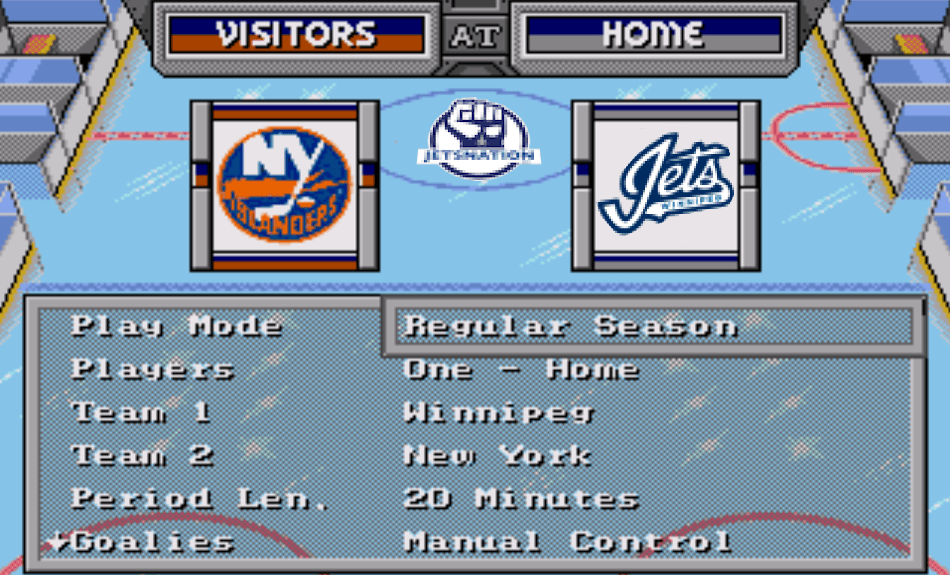This screenshot has width=950, height=575.
Task: Select the Play Mode menu row
Action: [x=177, y=326]
